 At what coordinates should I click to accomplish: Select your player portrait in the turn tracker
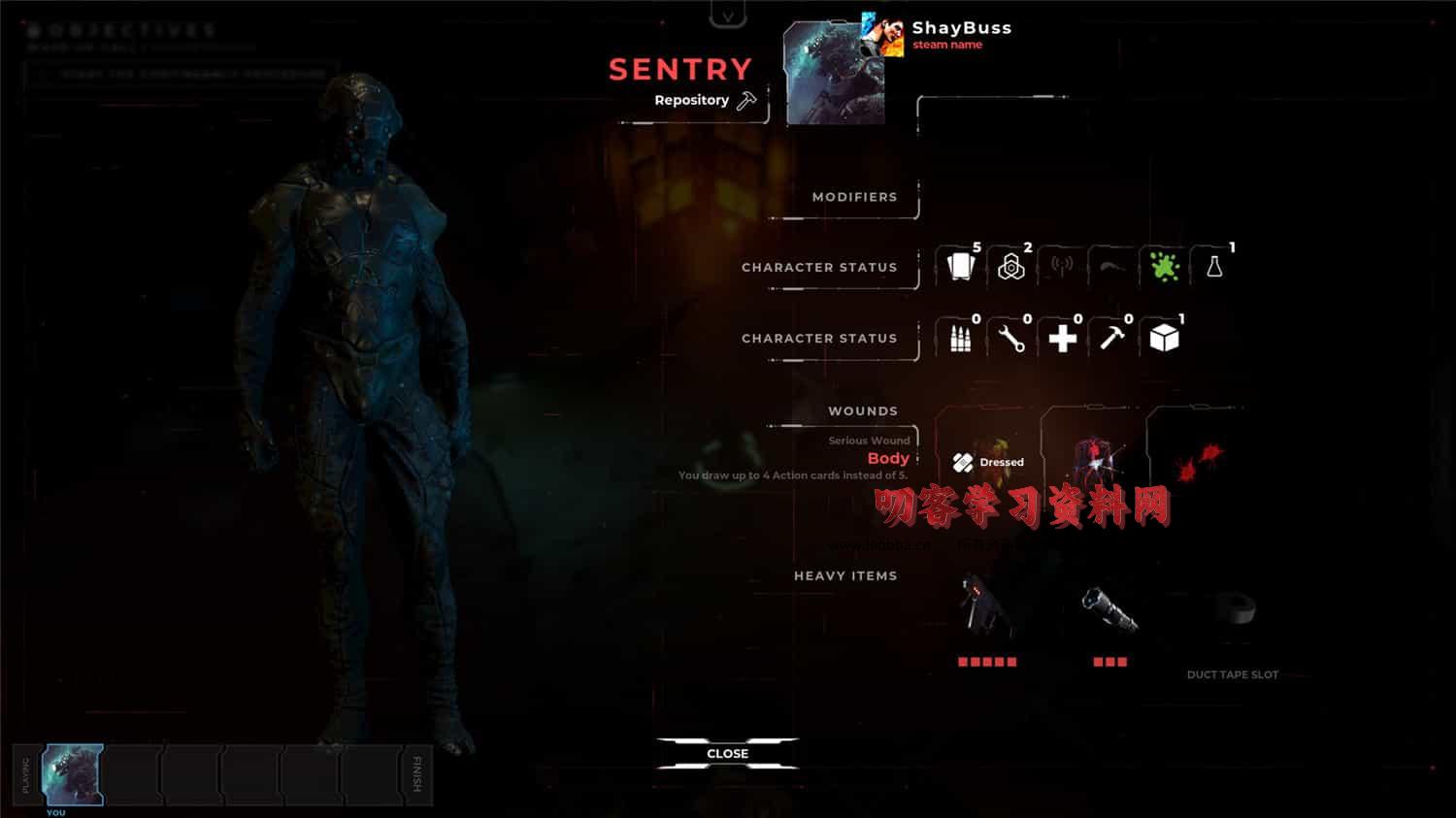tap(73, 774)
